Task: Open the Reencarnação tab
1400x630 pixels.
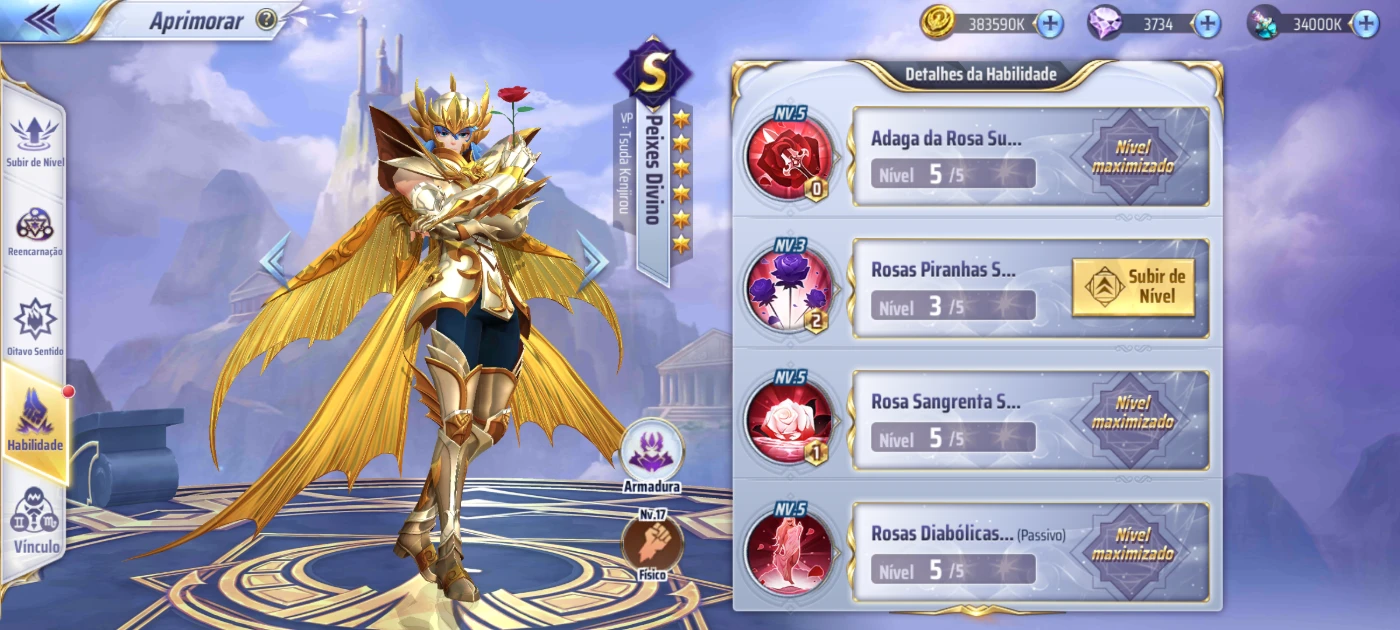Action: (35, 231)
